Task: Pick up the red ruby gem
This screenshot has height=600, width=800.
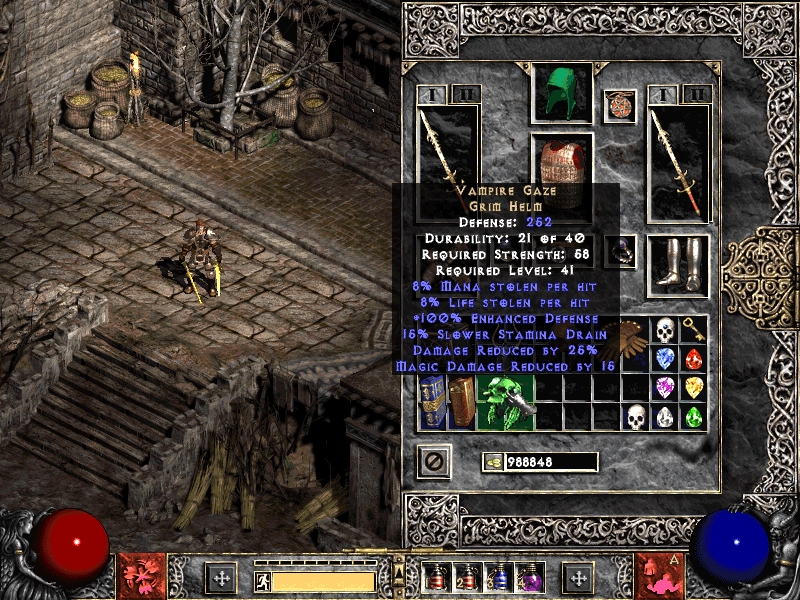Action: click(692, 359)
